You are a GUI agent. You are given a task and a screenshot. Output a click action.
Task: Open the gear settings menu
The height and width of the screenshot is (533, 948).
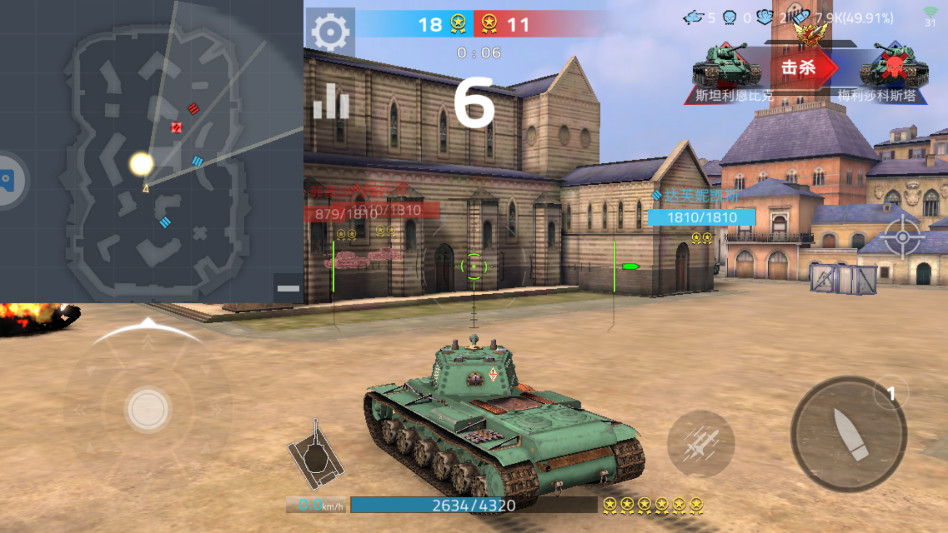click(329, 32)
